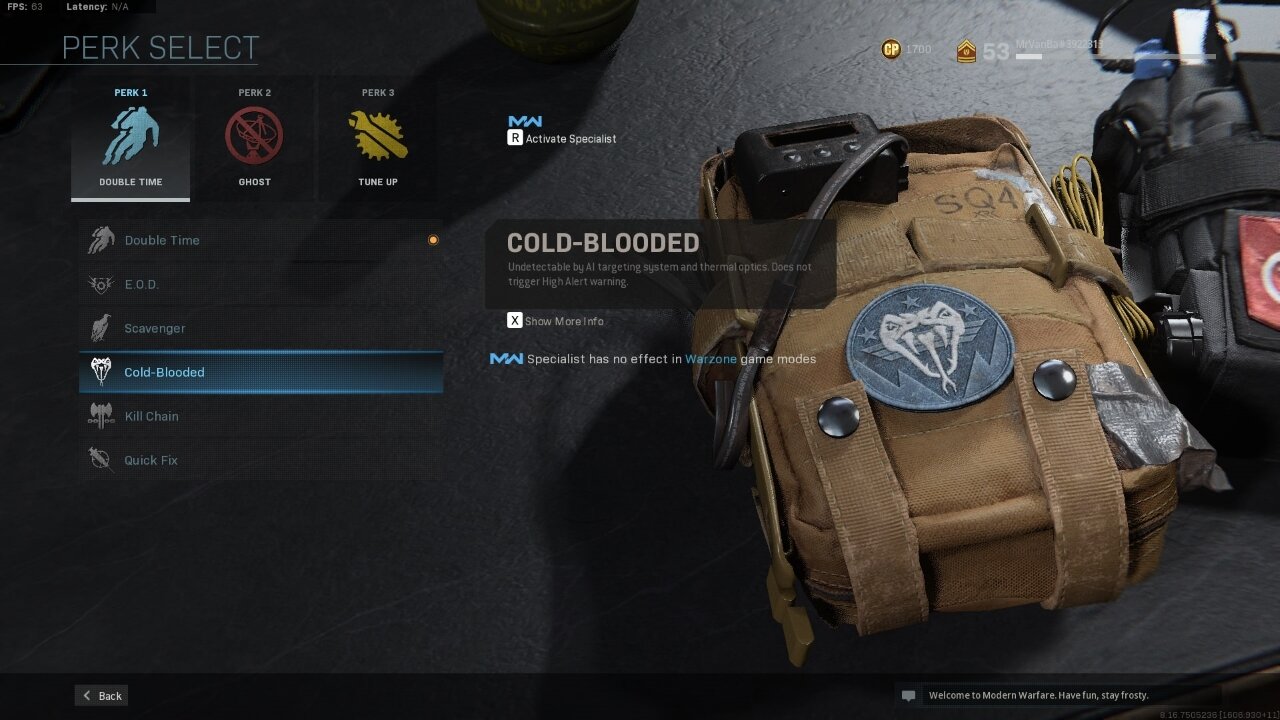Click the Back button

pos(100,695)
